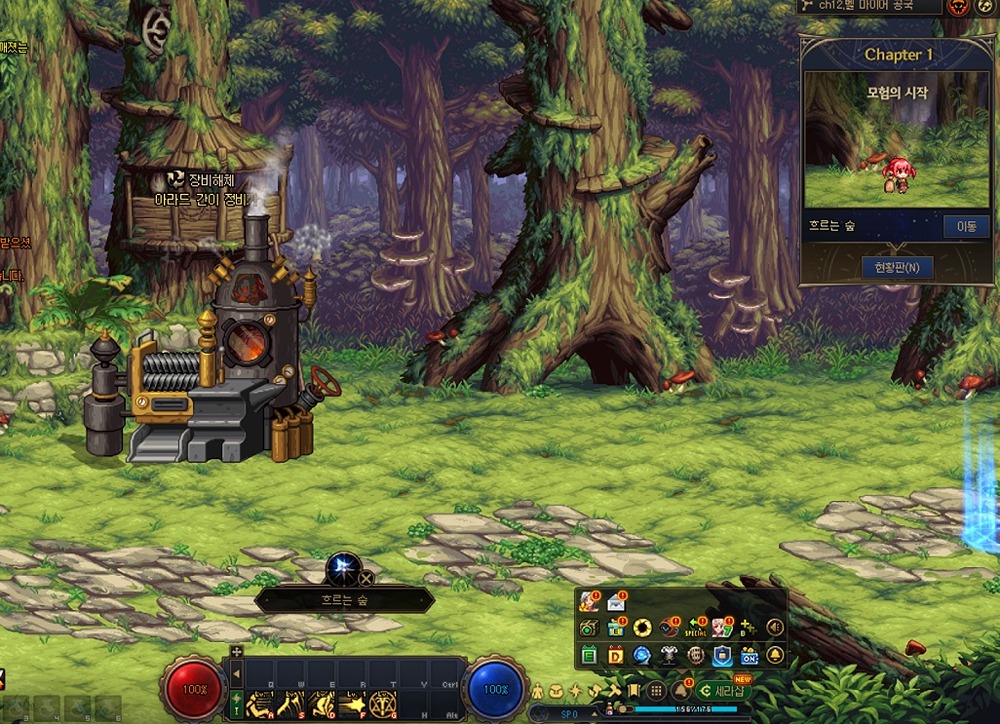Open the mail envelope icon
The image size is (1000, 724).
point(616,602)
